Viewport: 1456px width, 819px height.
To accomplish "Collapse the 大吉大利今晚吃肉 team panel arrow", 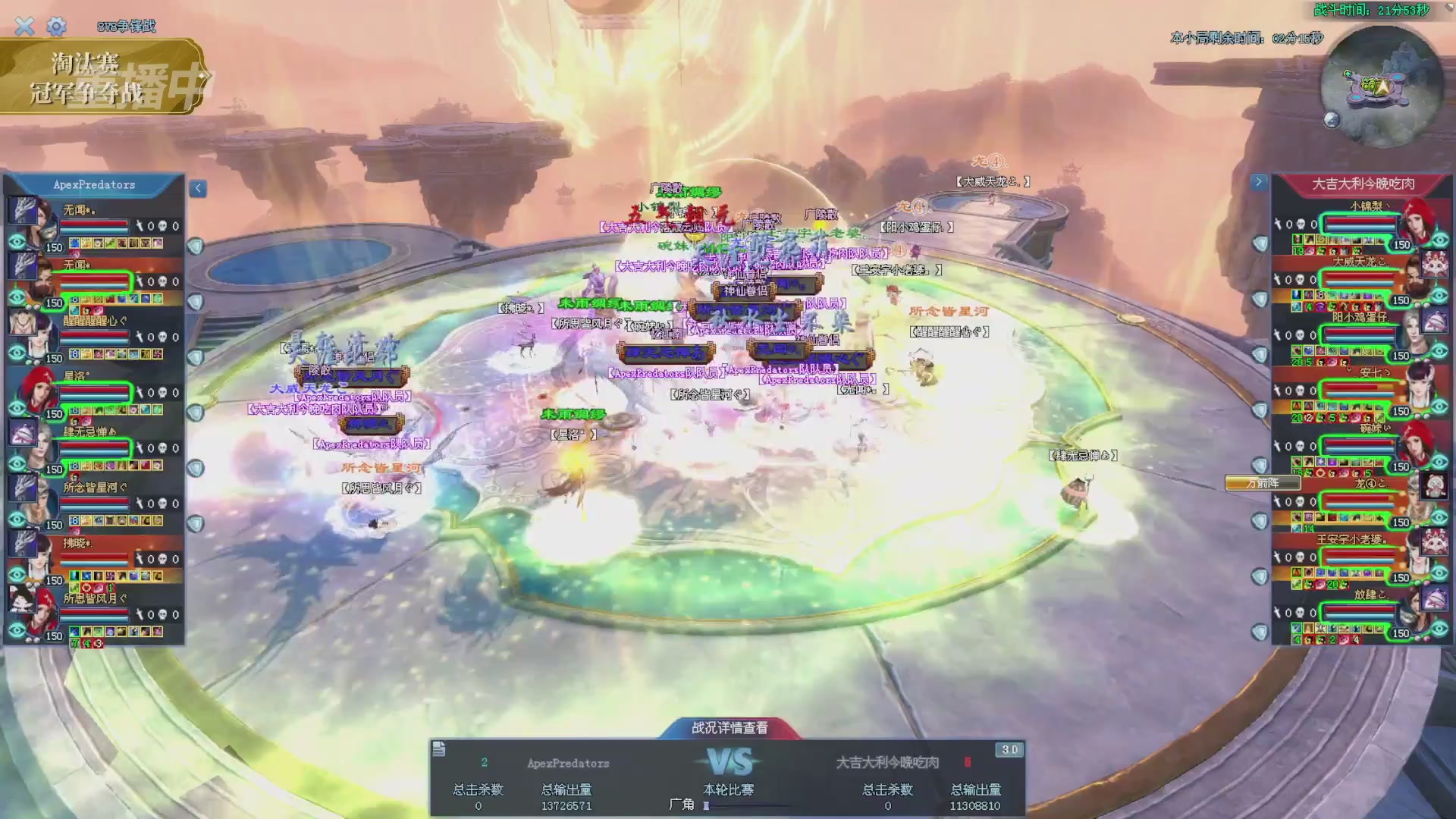I will pos(1259,182).
